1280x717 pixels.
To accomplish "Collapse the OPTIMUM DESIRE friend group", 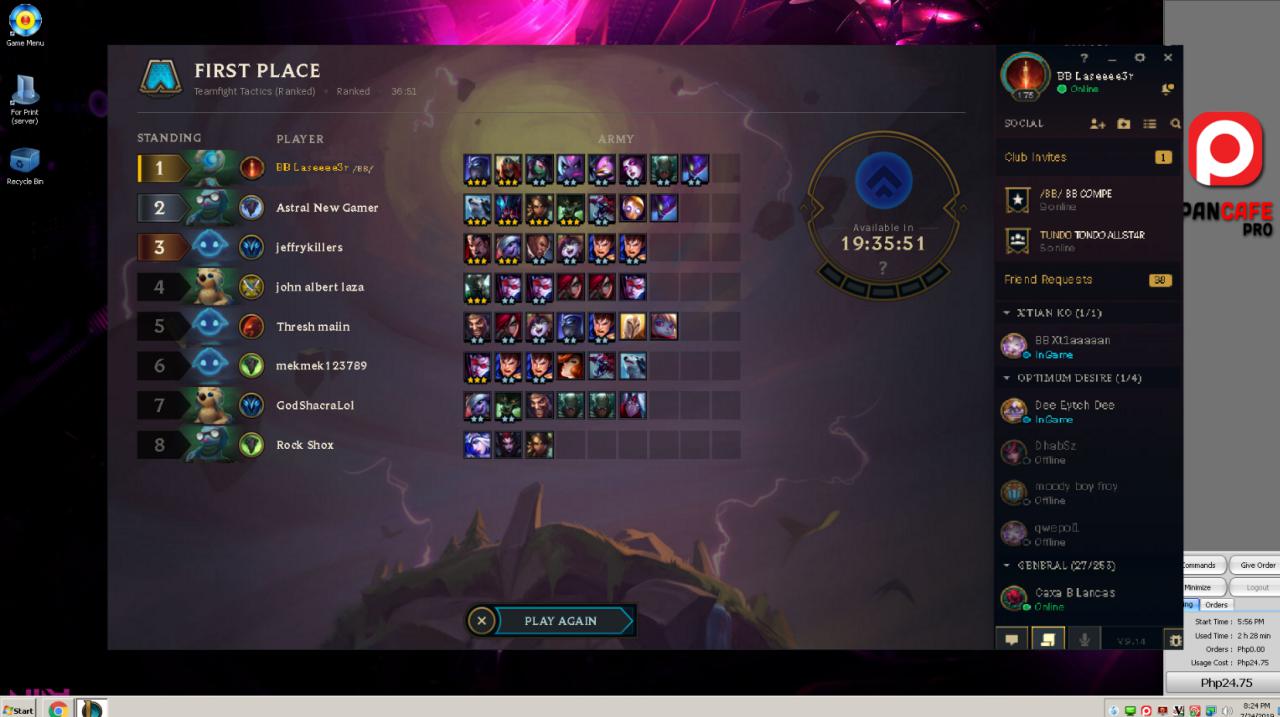I will 1007,378.
